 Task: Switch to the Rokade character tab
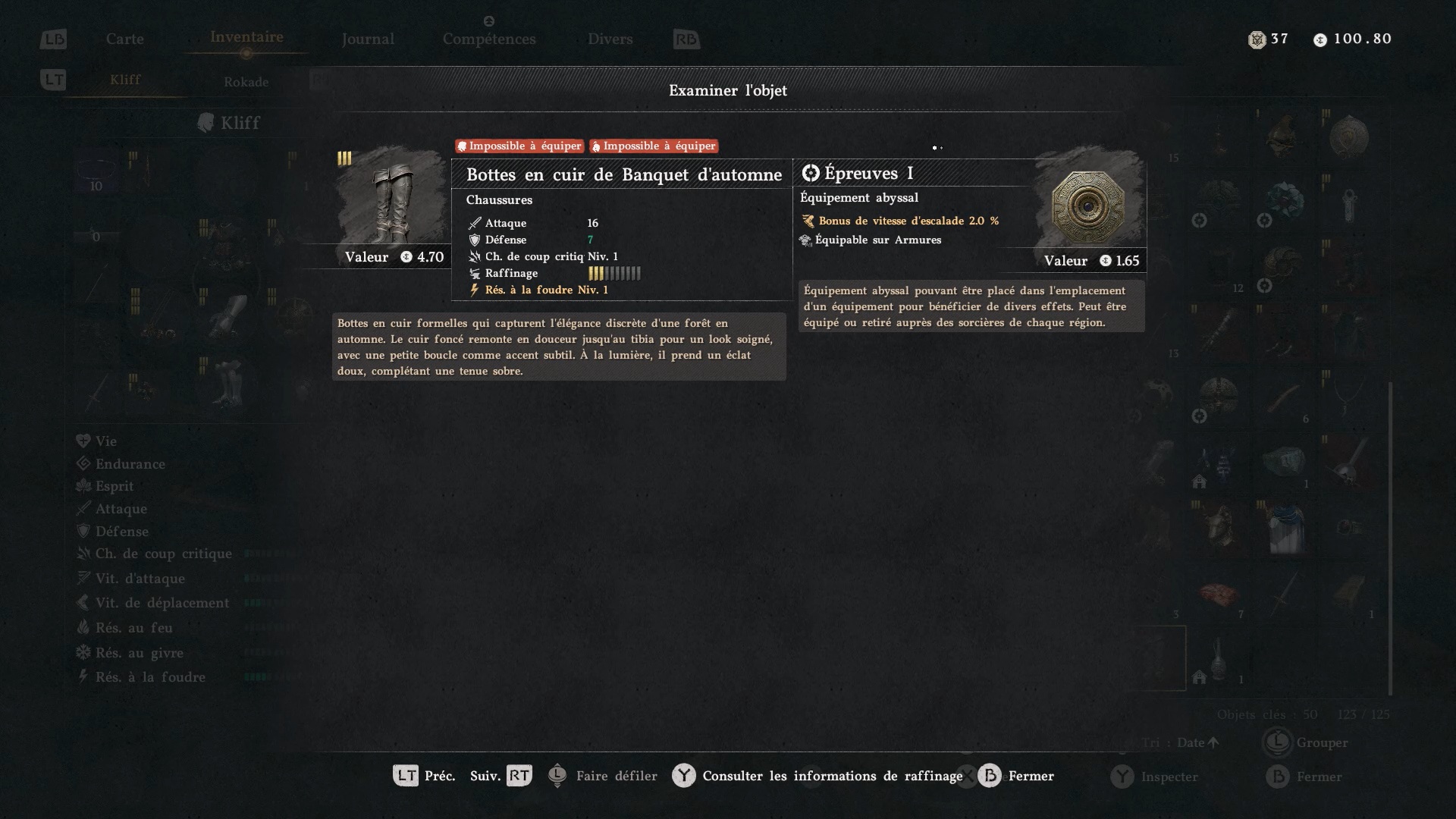[246, 82]
